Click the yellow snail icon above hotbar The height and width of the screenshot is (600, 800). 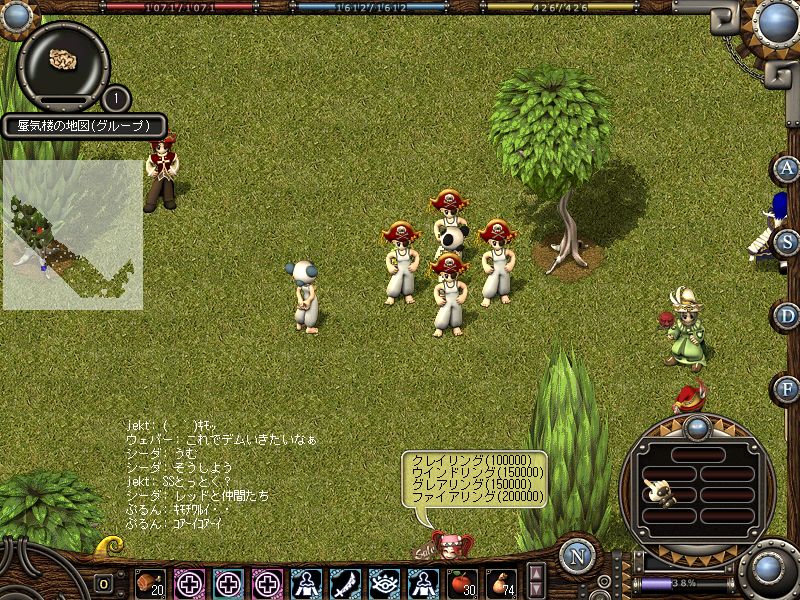(x=108, y=546)
